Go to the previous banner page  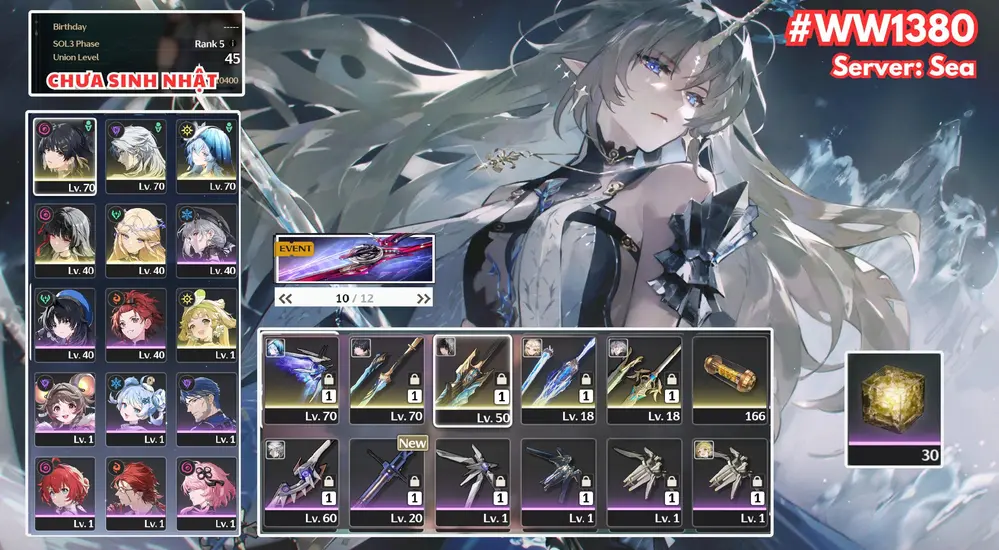click(285, 298)
